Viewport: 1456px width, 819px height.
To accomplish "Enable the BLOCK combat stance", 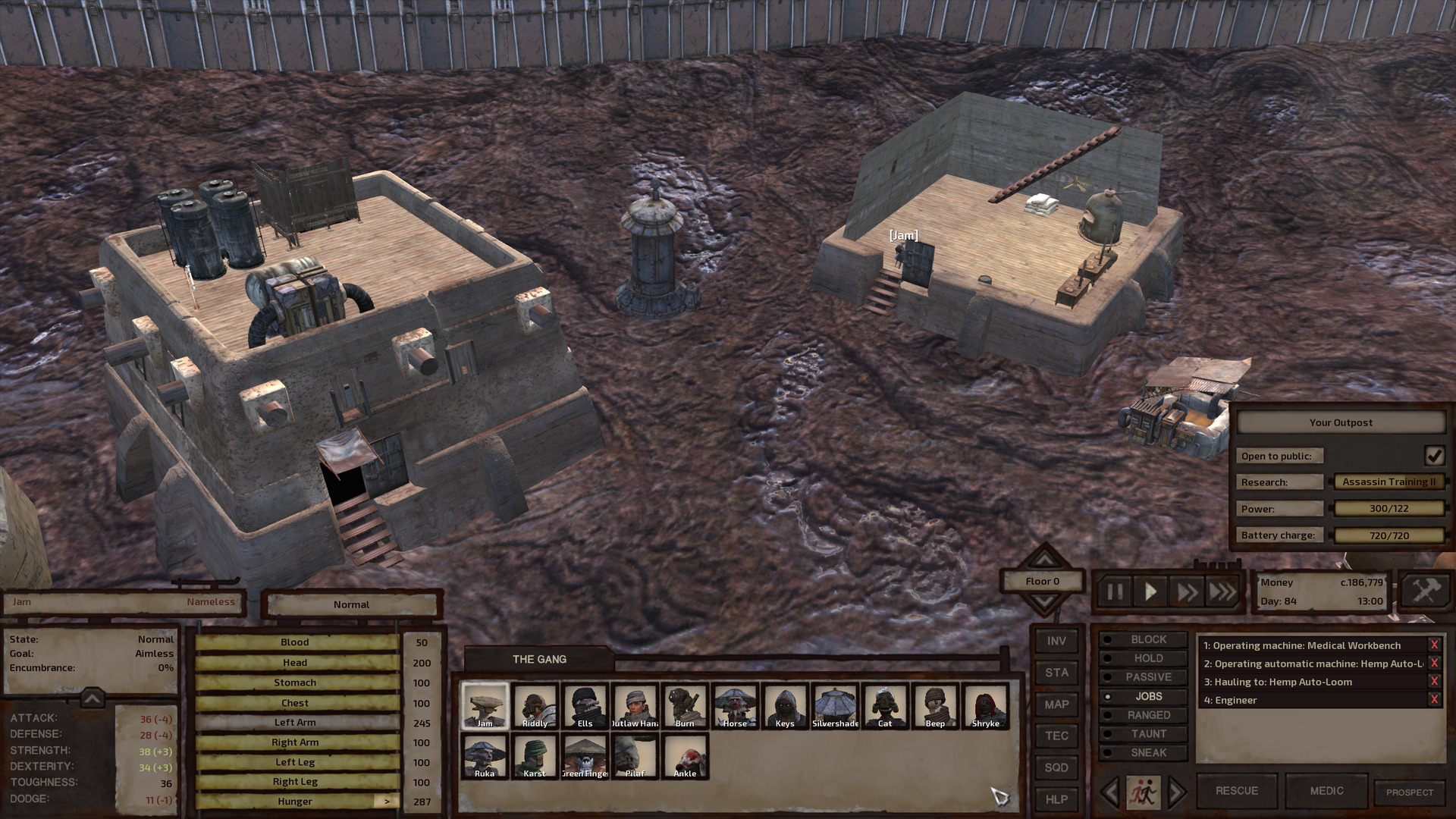I will click(1145, 639).
